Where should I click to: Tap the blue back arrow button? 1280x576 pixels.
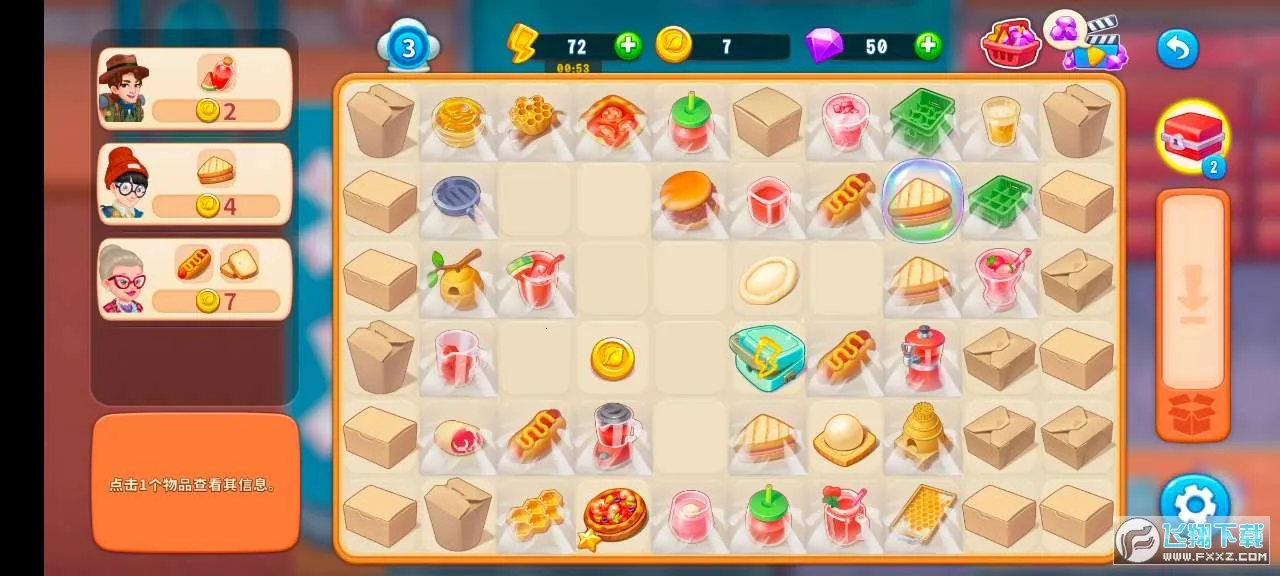[1177, 48]
